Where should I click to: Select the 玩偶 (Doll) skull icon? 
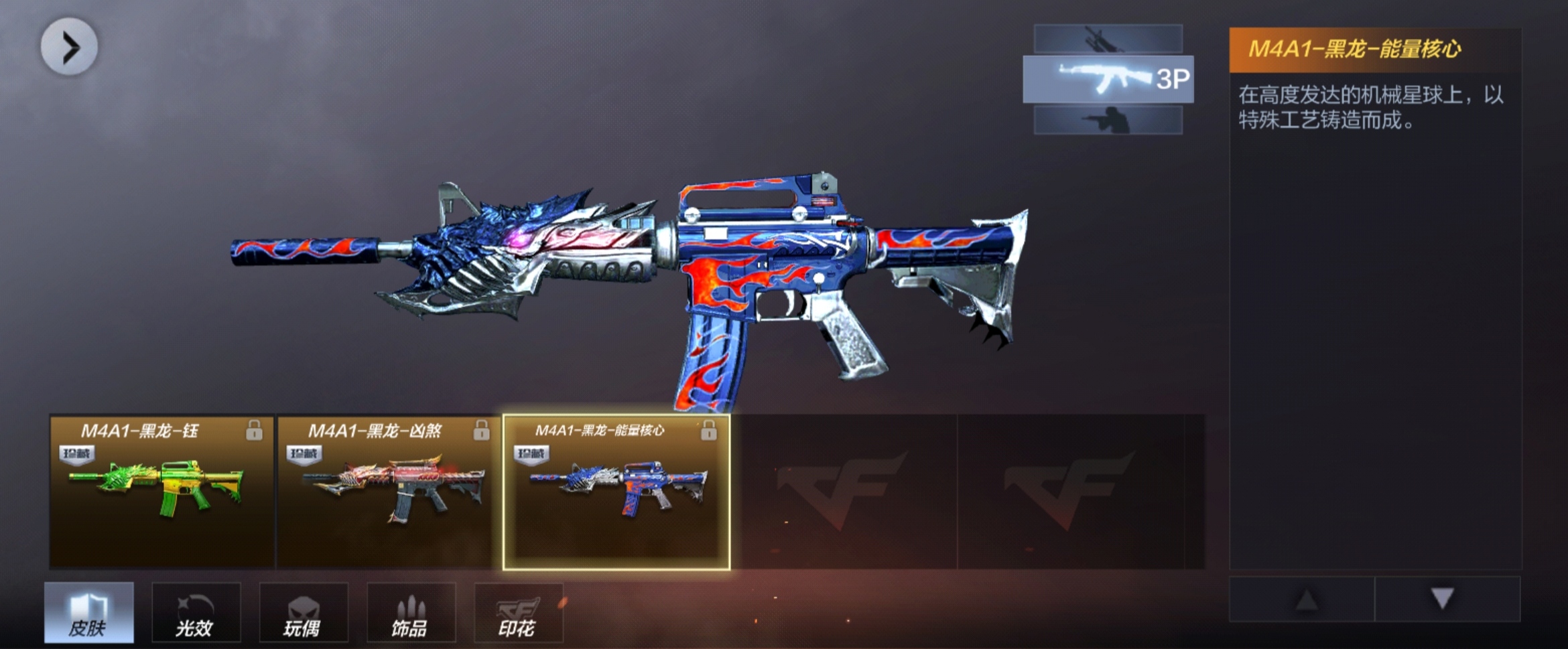click(x=304, y=606)
